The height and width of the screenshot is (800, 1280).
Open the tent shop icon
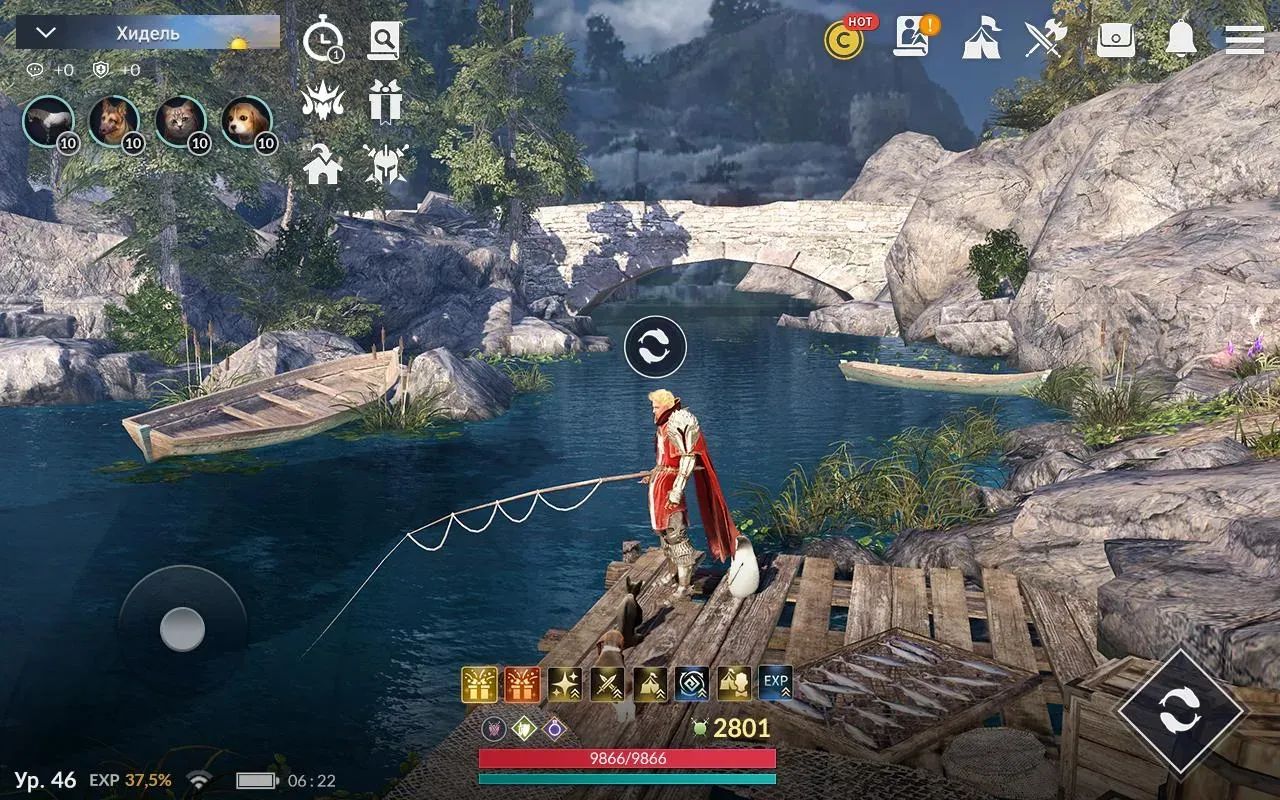click(983, 40)
